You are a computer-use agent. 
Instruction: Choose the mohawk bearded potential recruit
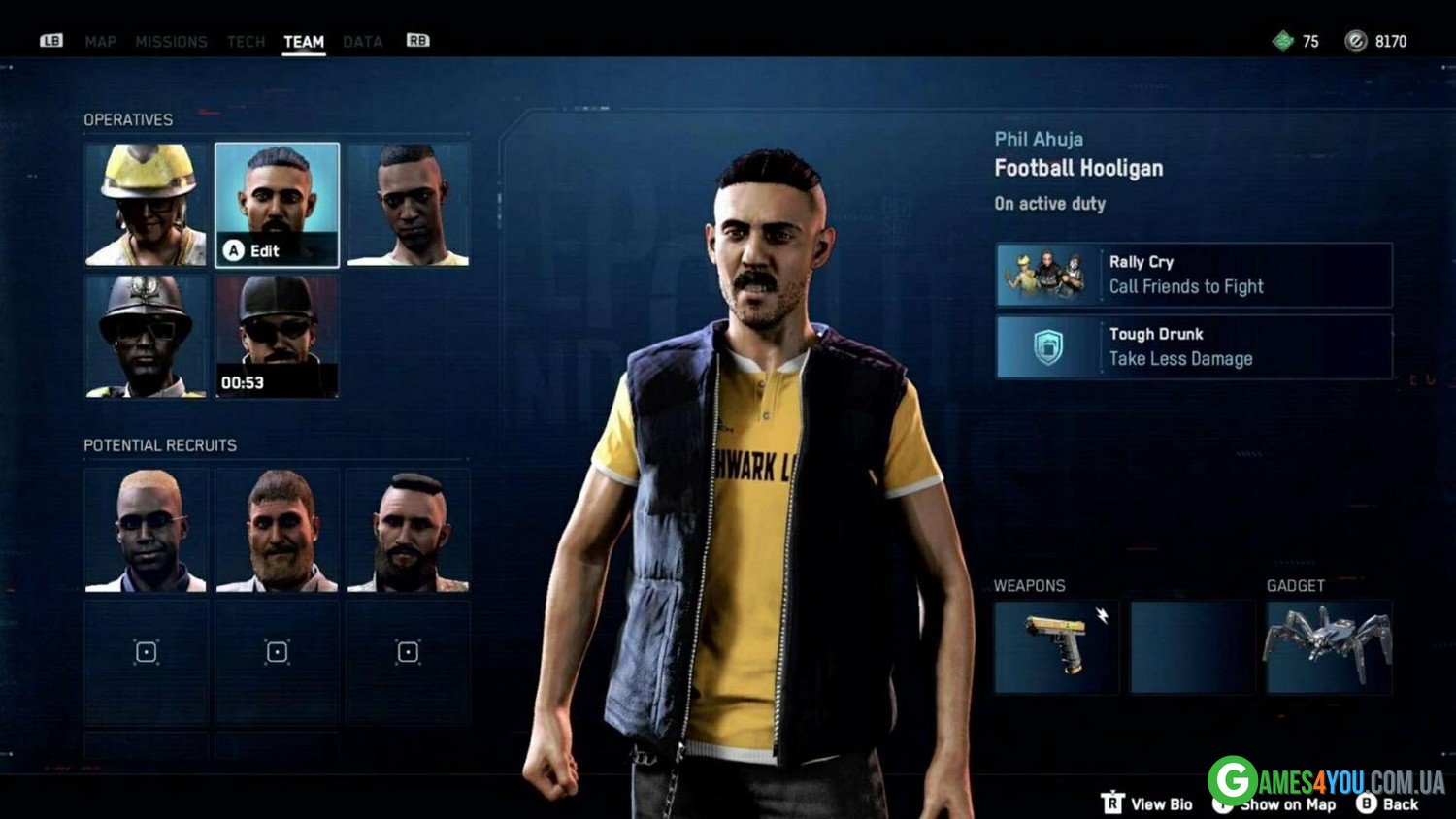409,531
